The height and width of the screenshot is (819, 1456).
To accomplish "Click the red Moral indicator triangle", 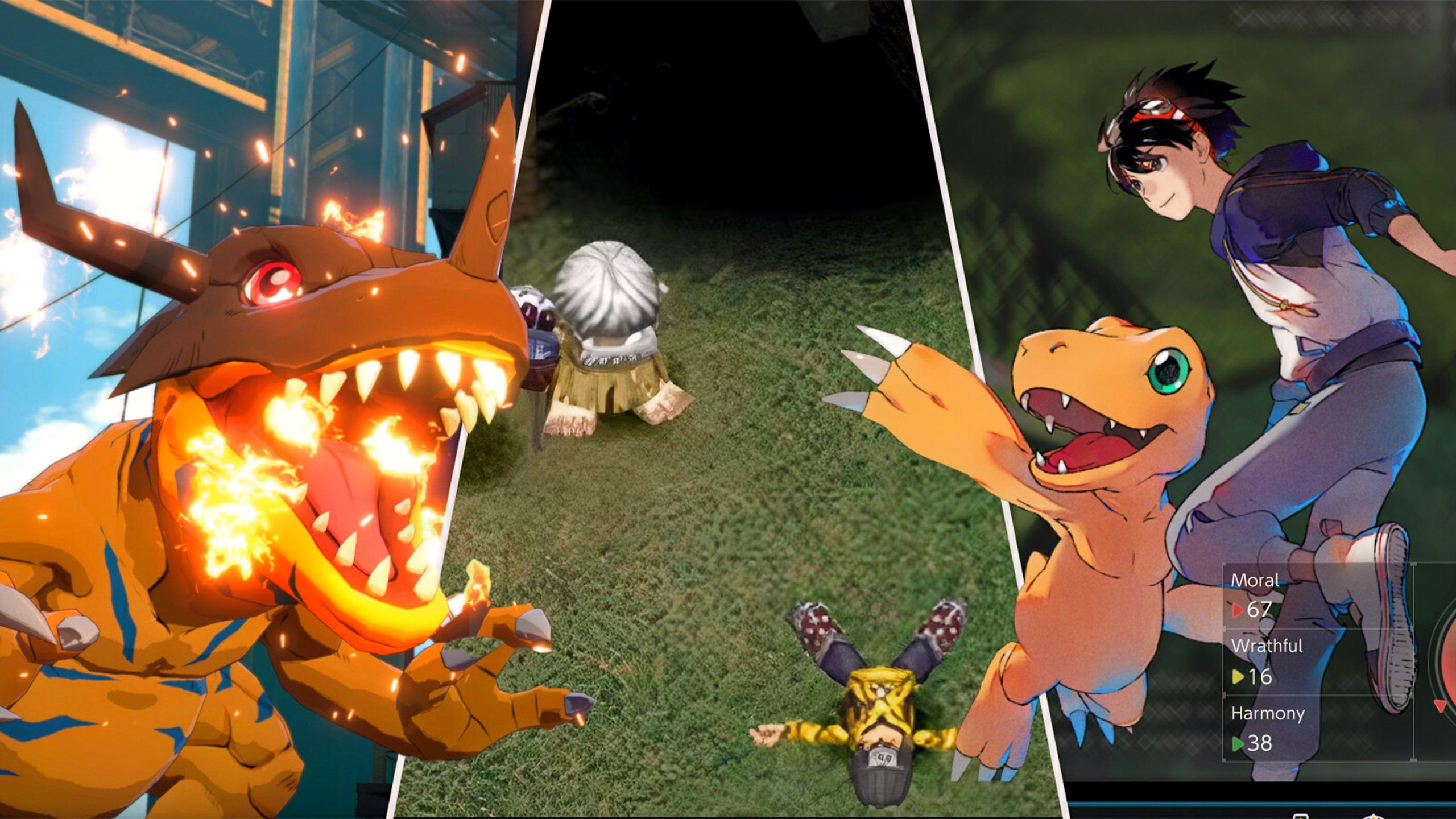I will (1237, 609).
